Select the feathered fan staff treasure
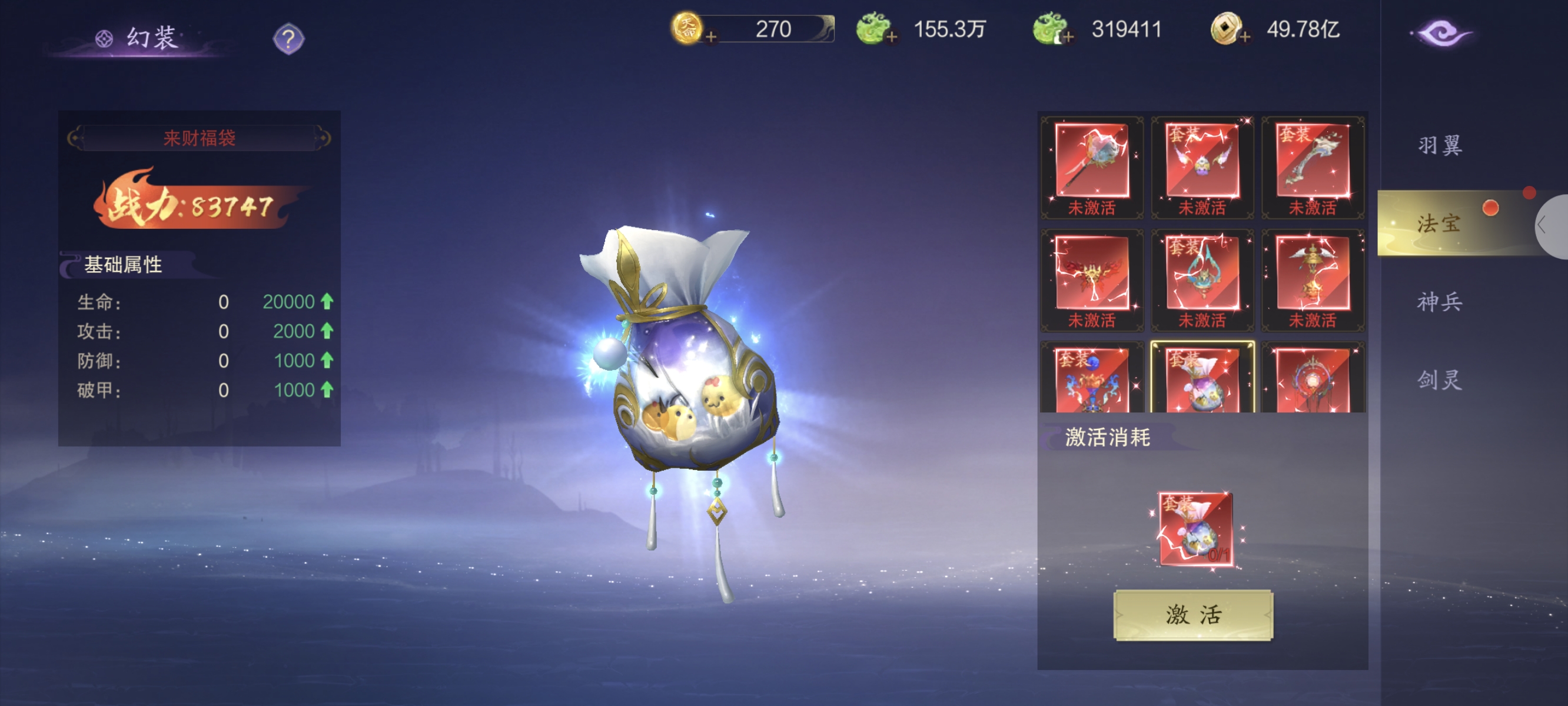 tap(1091, 161)
